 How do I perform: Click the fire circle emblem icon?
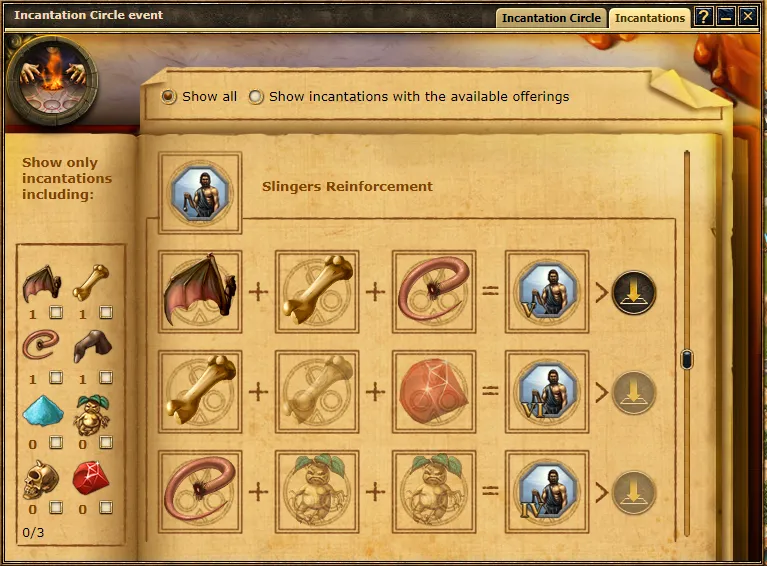click(x=52, y=81)
